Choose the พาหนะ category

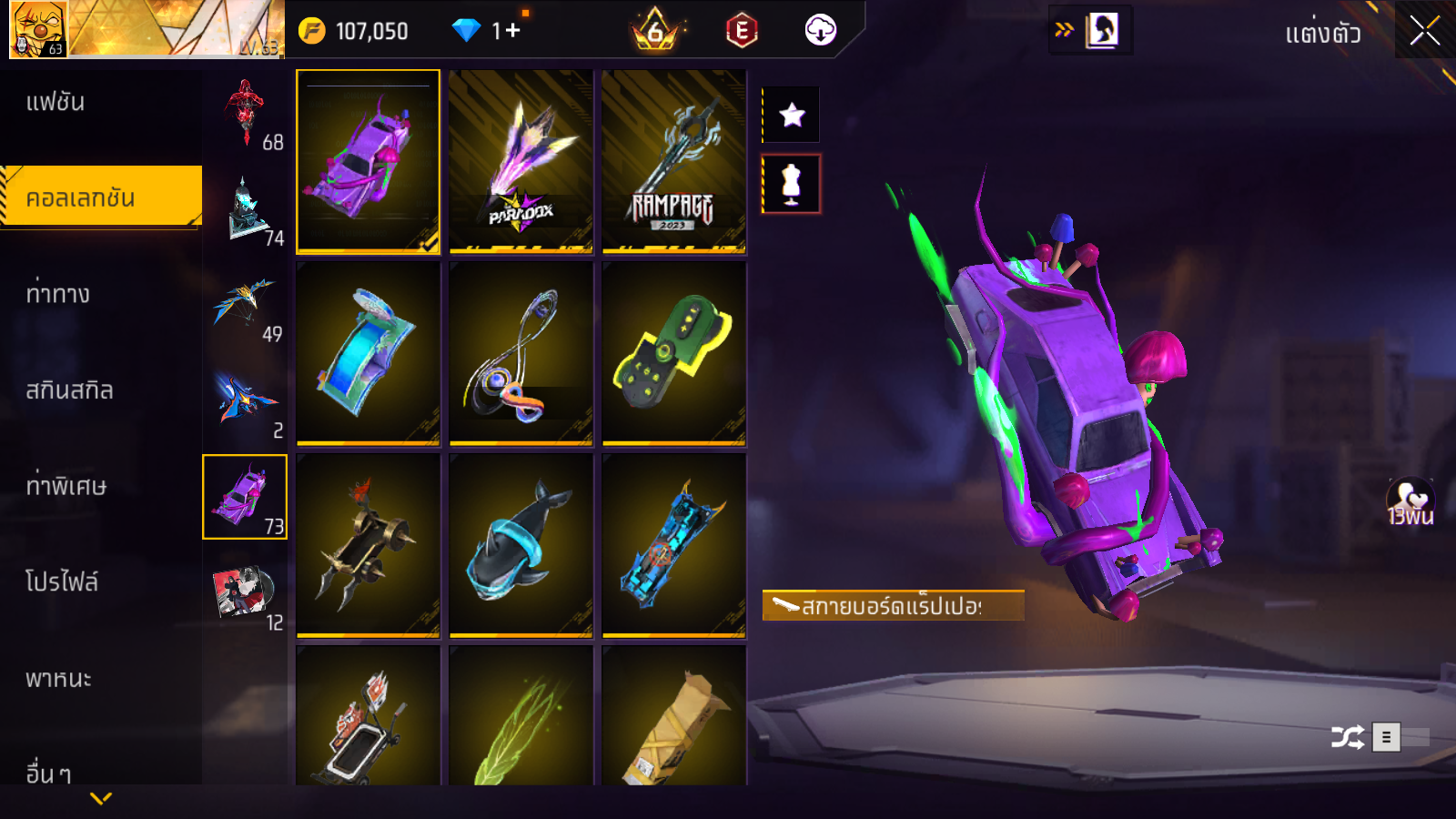tap(58, 679)
